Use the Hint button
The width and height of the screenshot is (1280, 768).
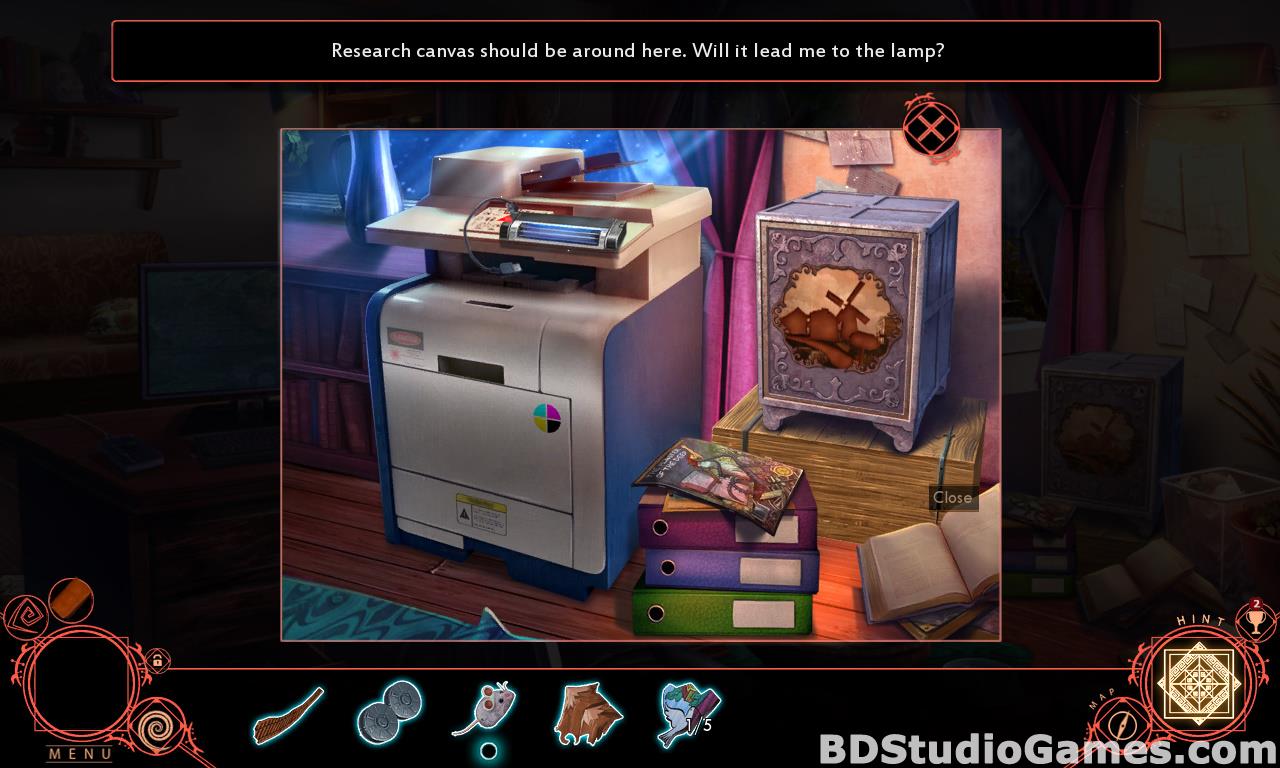point(1198,682)
